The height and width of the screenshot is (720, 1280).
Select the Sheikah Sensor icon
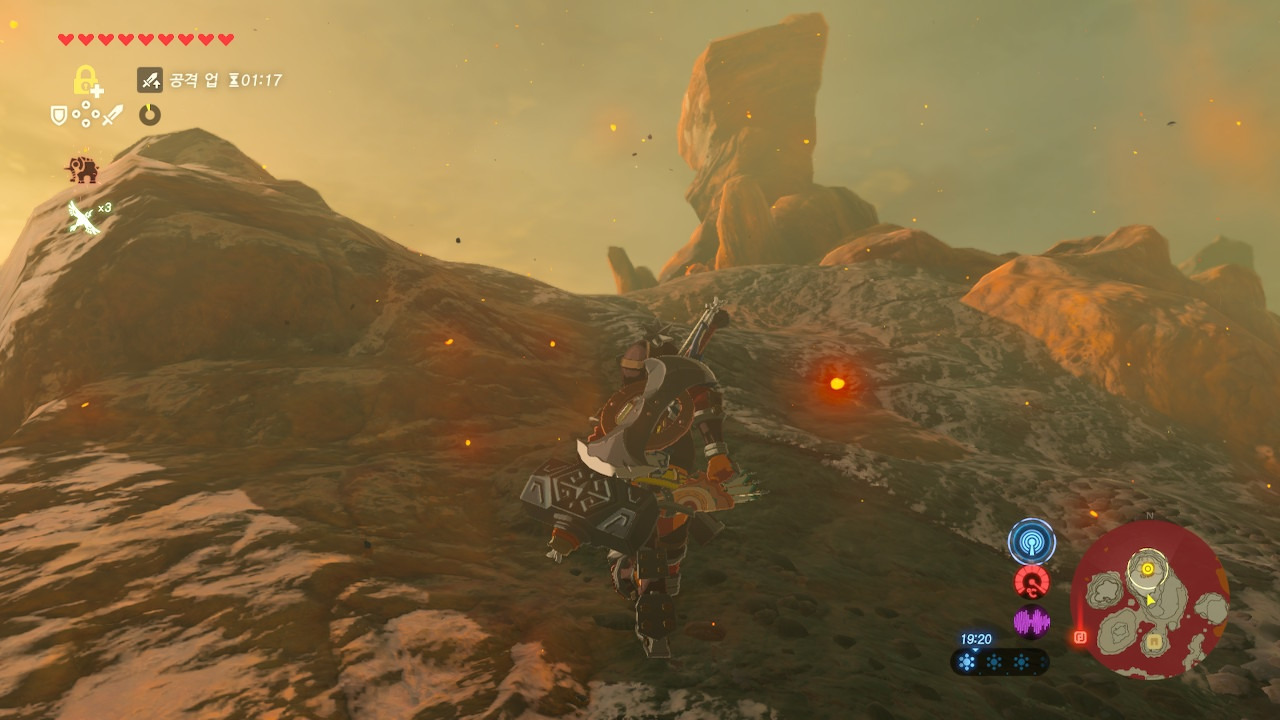pos(1031,541)
